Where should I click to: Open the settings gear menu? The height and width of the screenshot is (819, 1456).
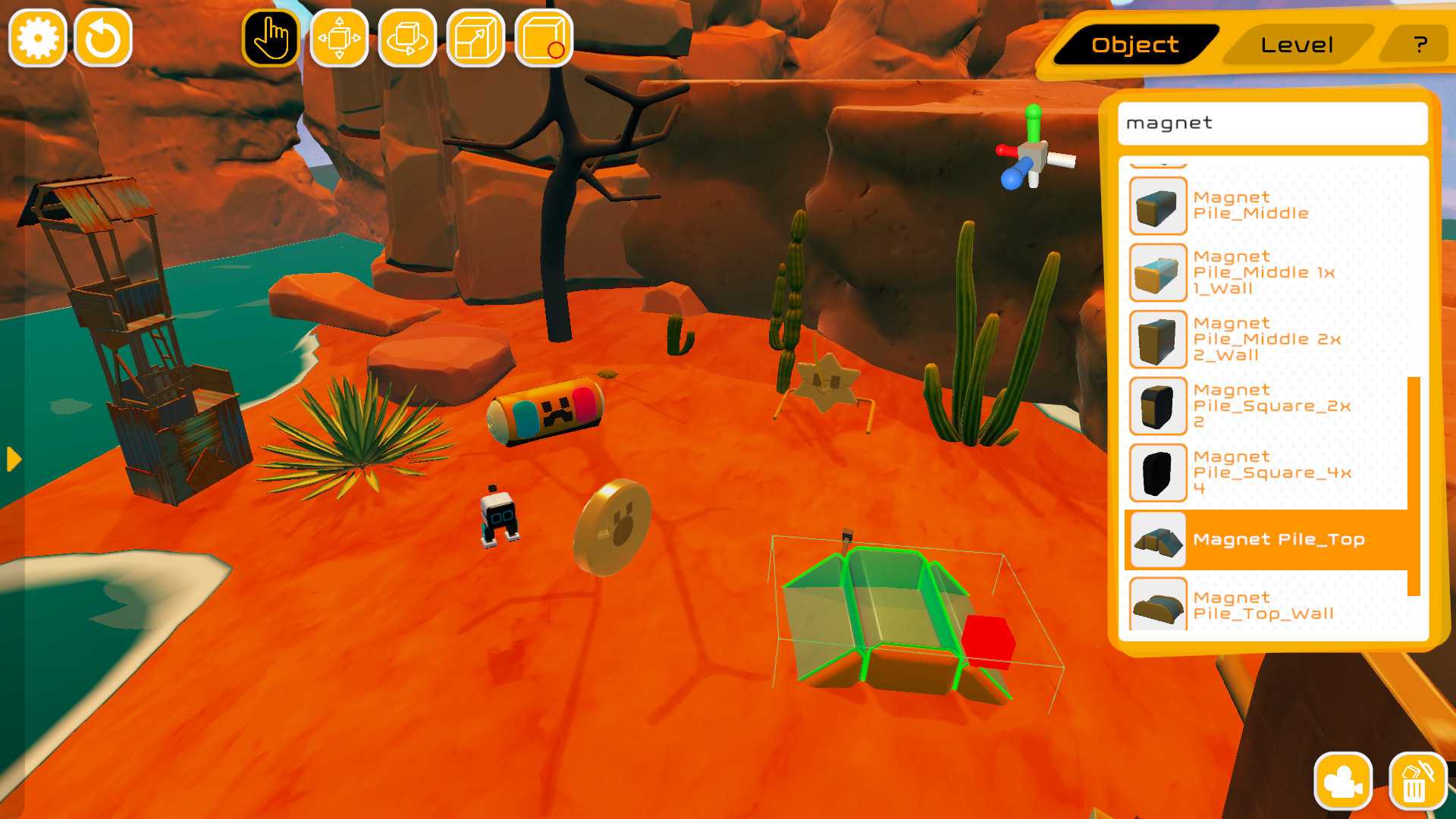[37, 36]
